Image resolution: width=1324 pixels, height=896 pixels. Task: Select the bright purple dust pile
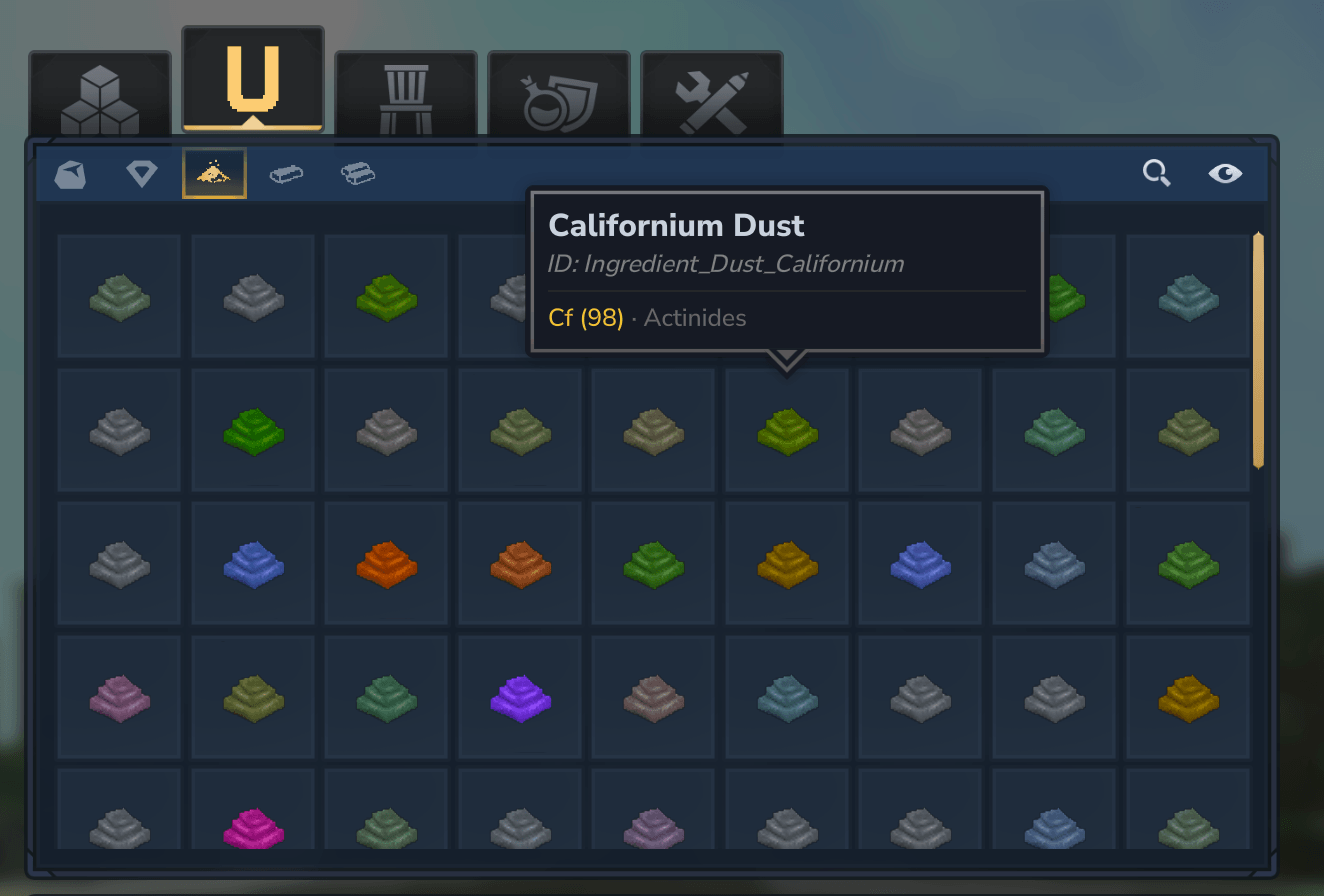click(521, 697)
